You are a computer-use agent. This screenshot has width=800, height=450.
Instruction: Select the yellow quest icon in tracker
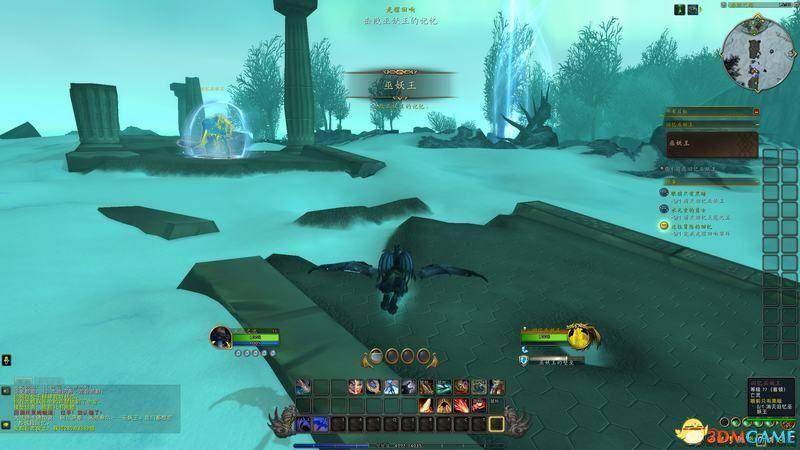(664, 227)
